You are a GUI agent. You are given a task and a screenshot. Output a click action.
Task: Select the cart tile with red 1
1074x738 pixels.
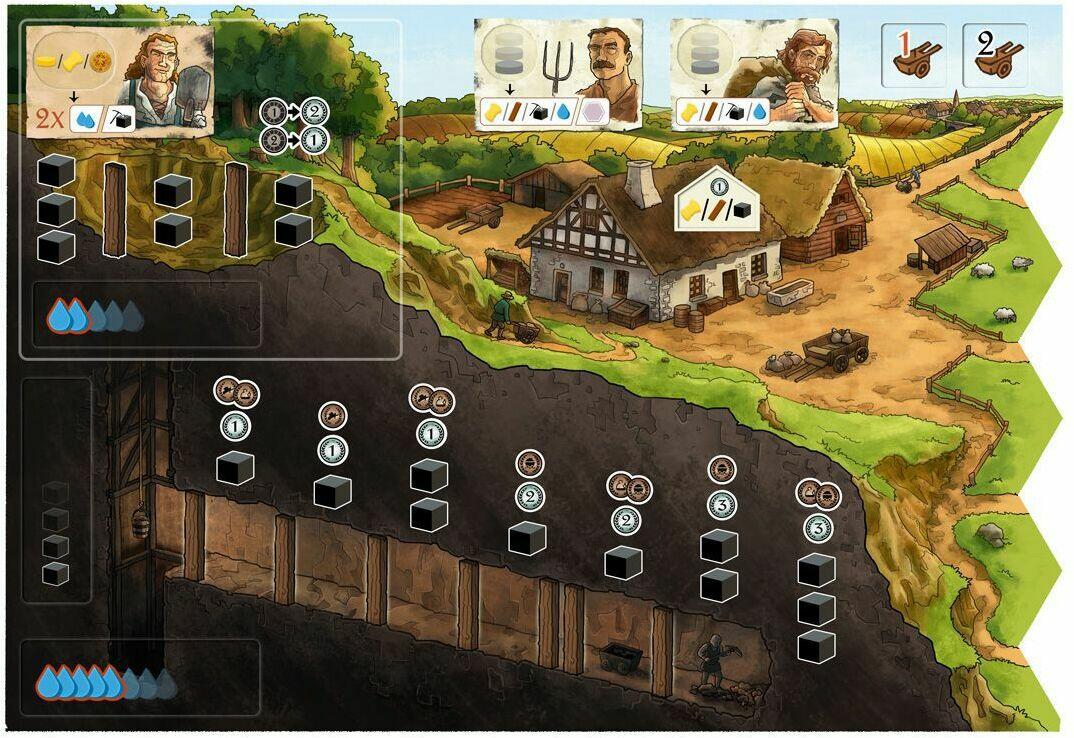912,55
